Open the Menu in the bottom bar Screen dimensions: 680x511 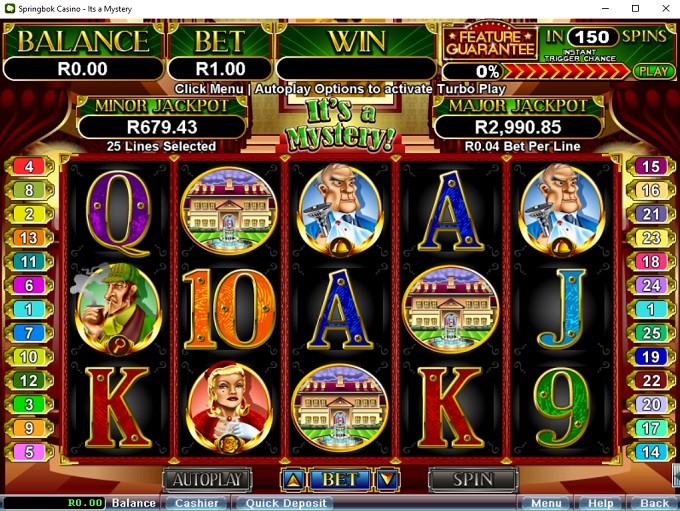546,503
